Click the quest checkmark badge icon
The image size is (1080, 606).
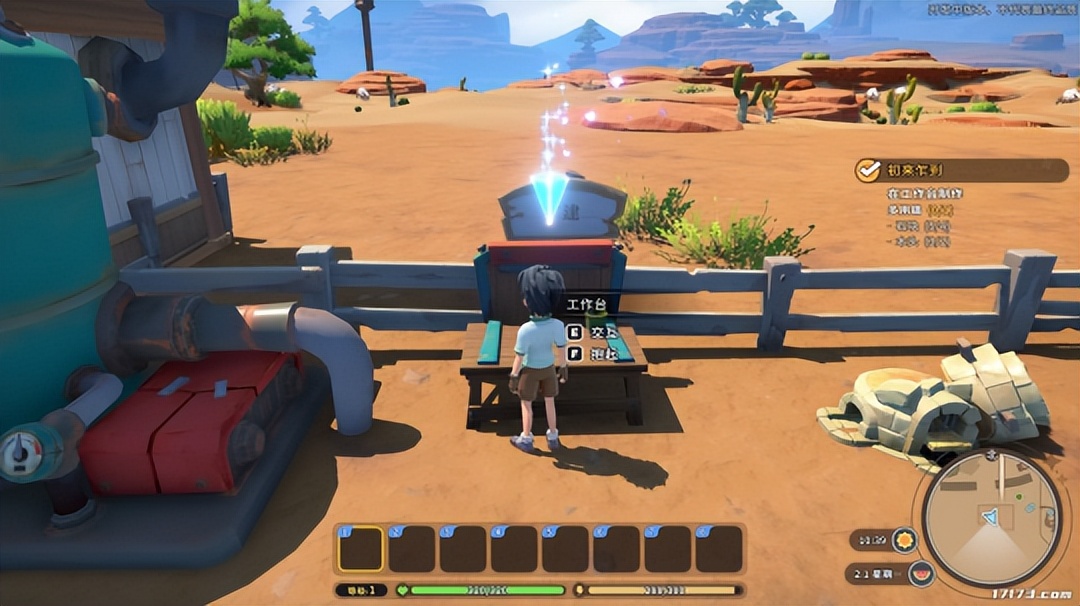click(x=867, y=170)
